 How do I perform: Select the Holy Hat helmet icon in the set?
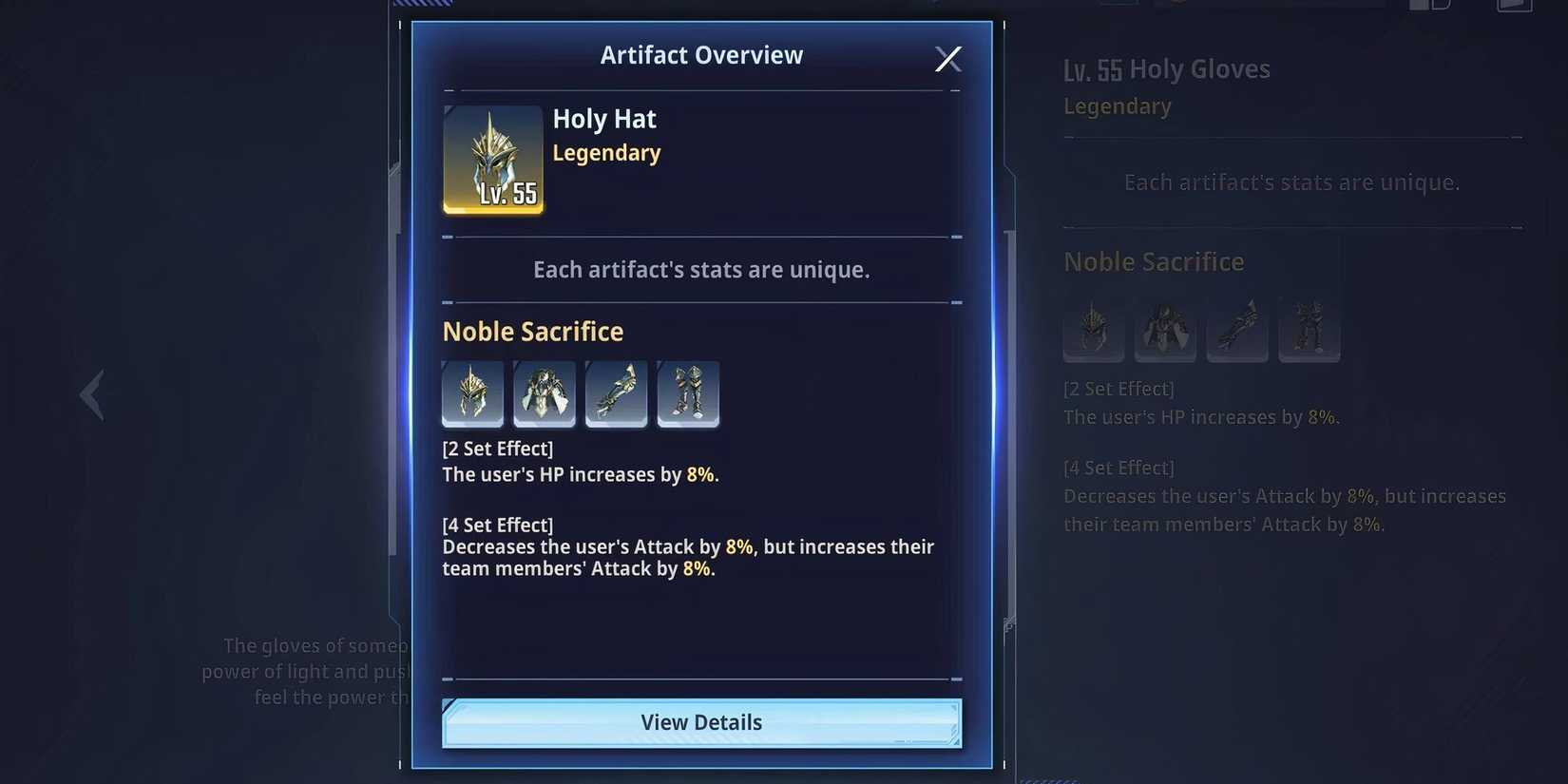point(472,393)
